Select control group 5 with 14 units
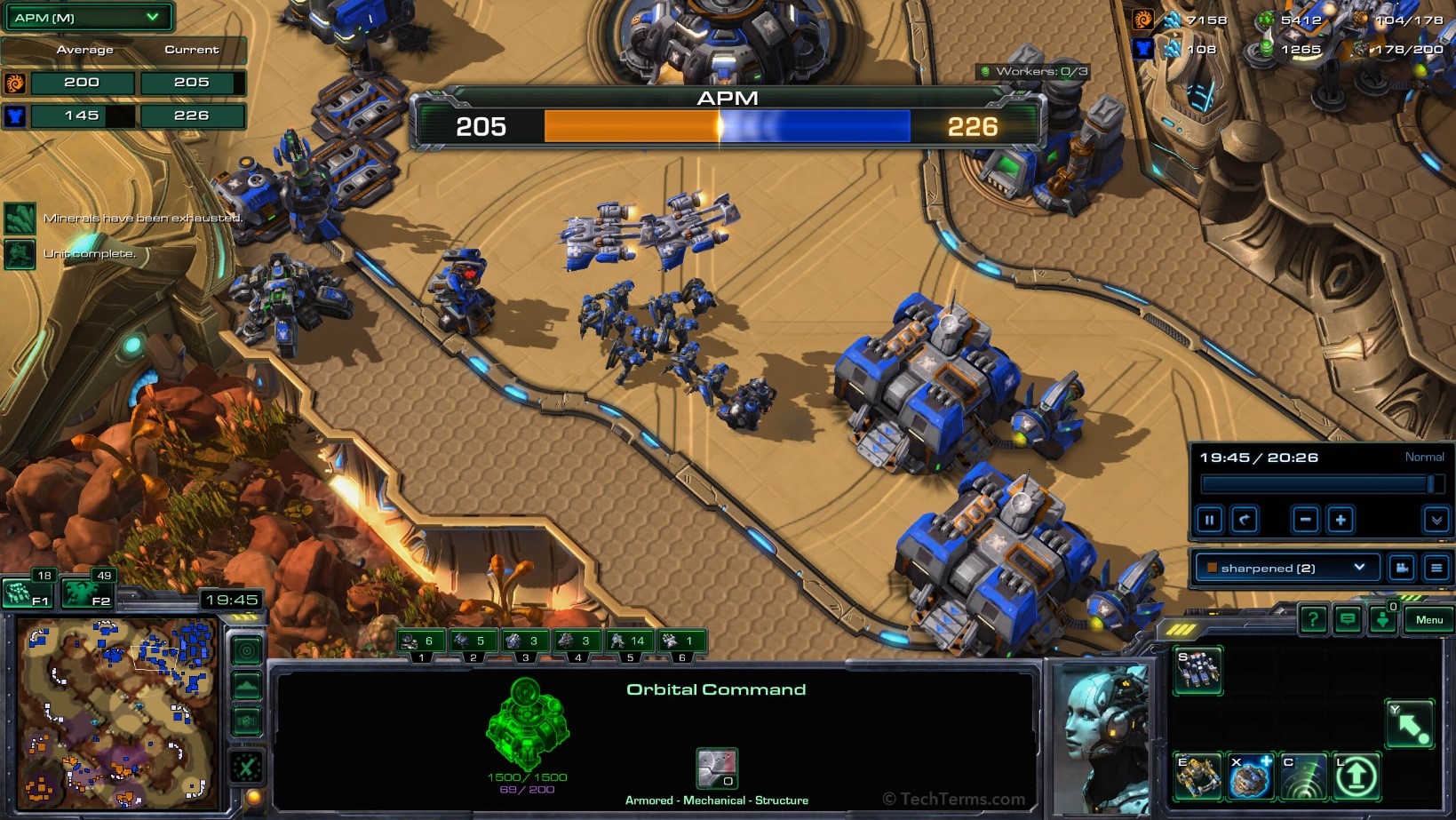Viewport: 1456px width, 820px height. 630,643
